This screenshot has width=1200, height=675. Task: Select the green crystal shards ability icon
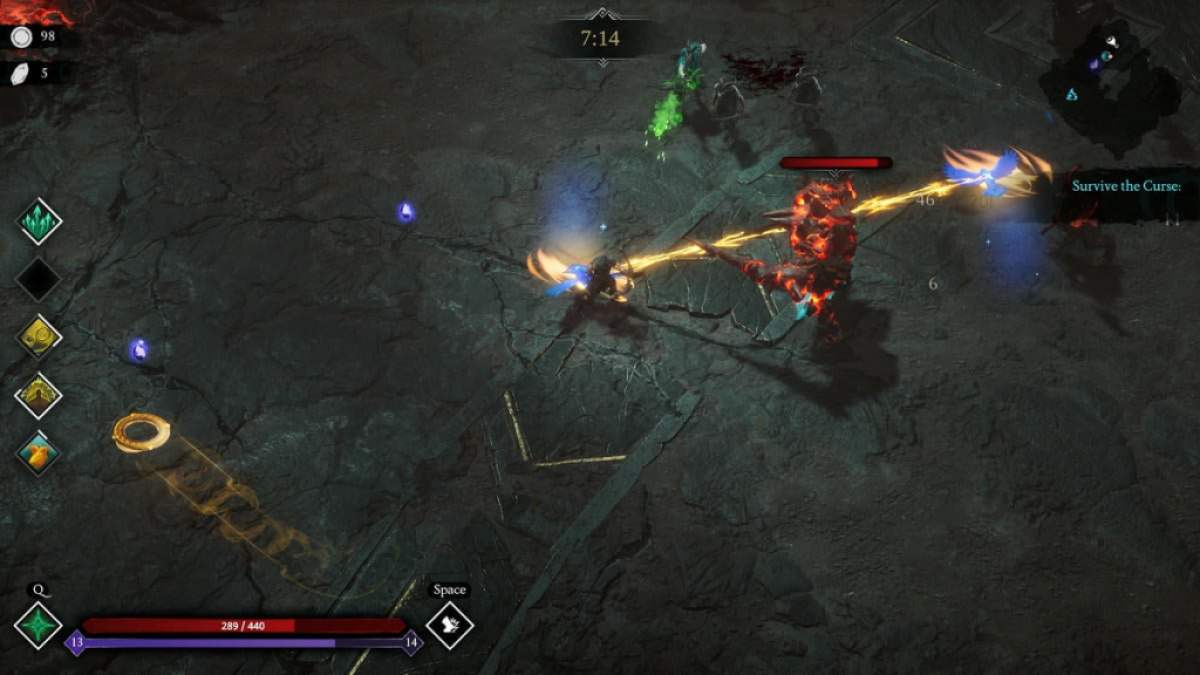[x=40, y=221]
